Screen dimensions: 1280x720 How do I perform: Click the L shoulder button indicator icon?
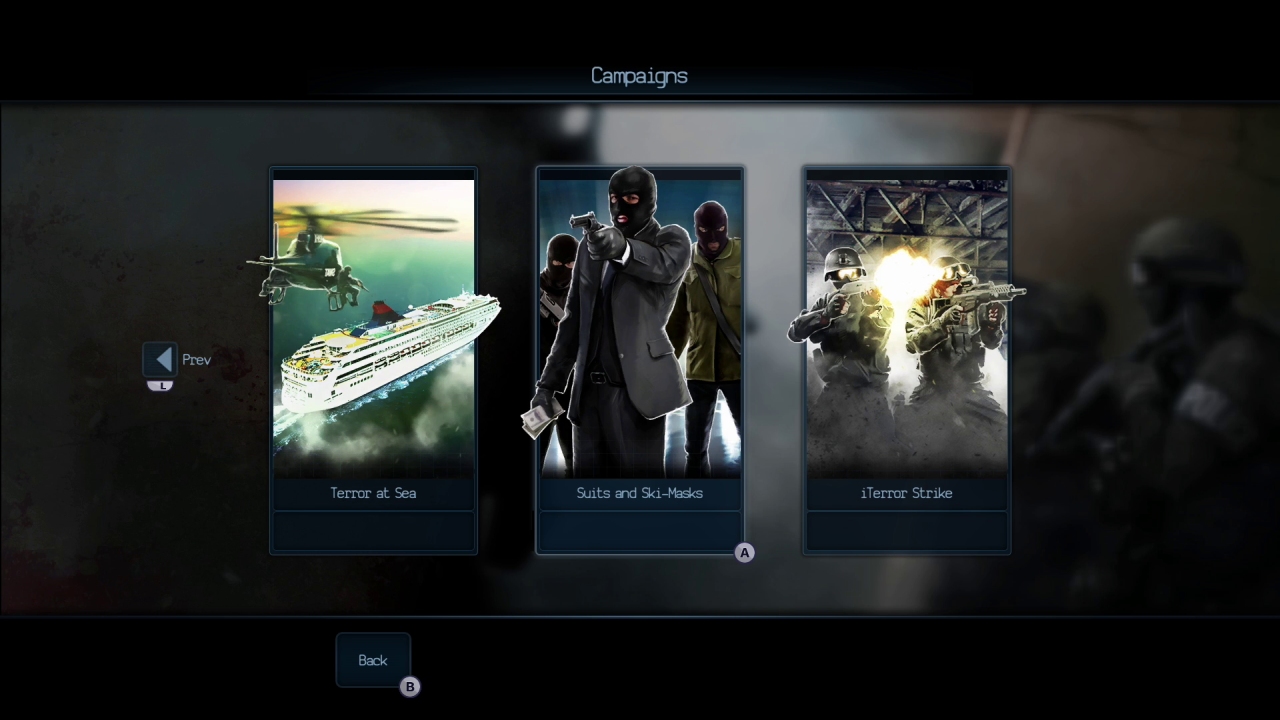161,383
